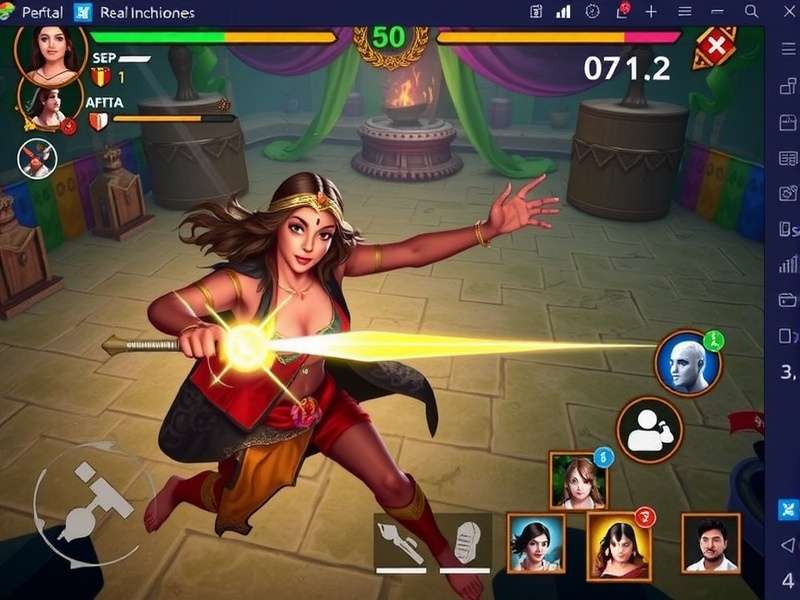Use the sword weapon slot
The image size is (800, 600).
[x=406, y=540]
